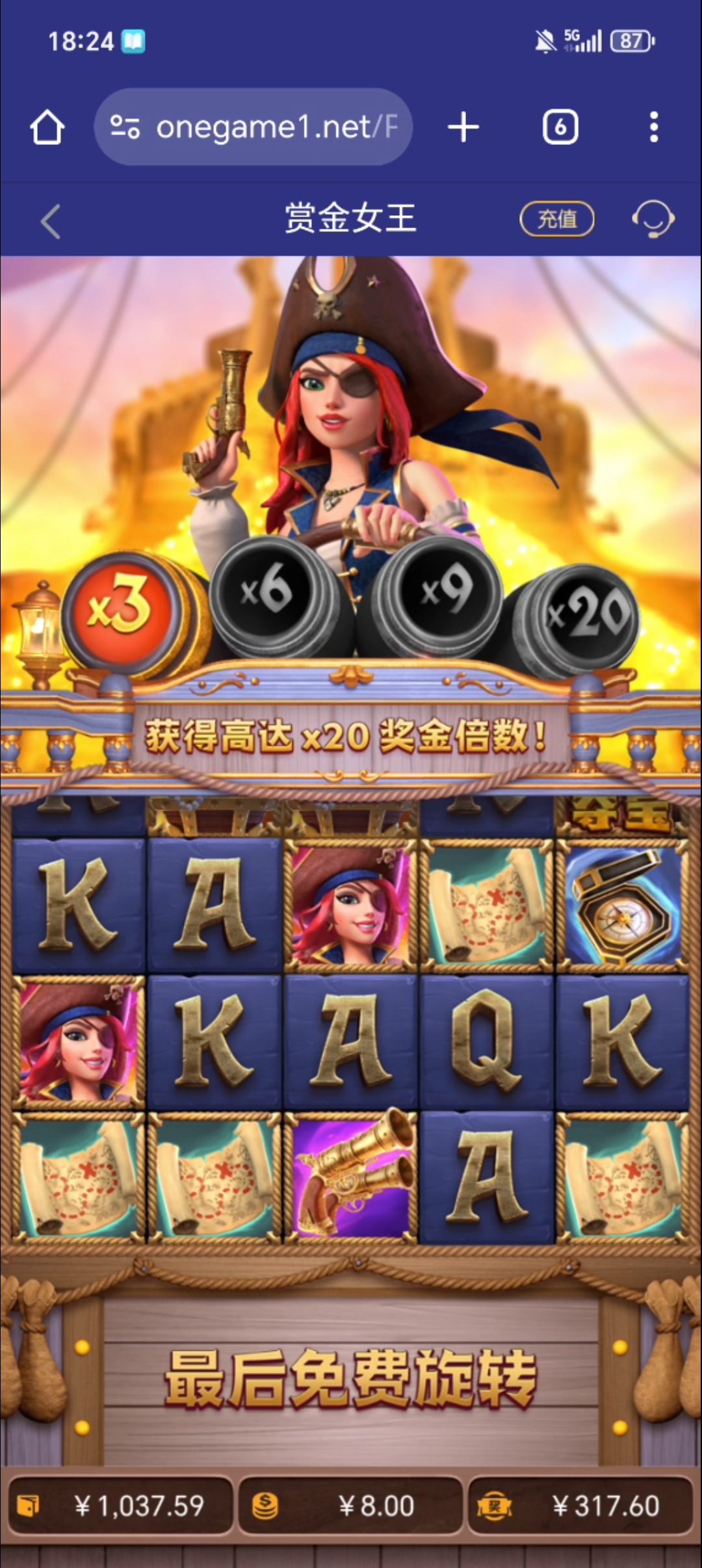
Task: Show the open tabs switcher
Action: tap(560, 127)
